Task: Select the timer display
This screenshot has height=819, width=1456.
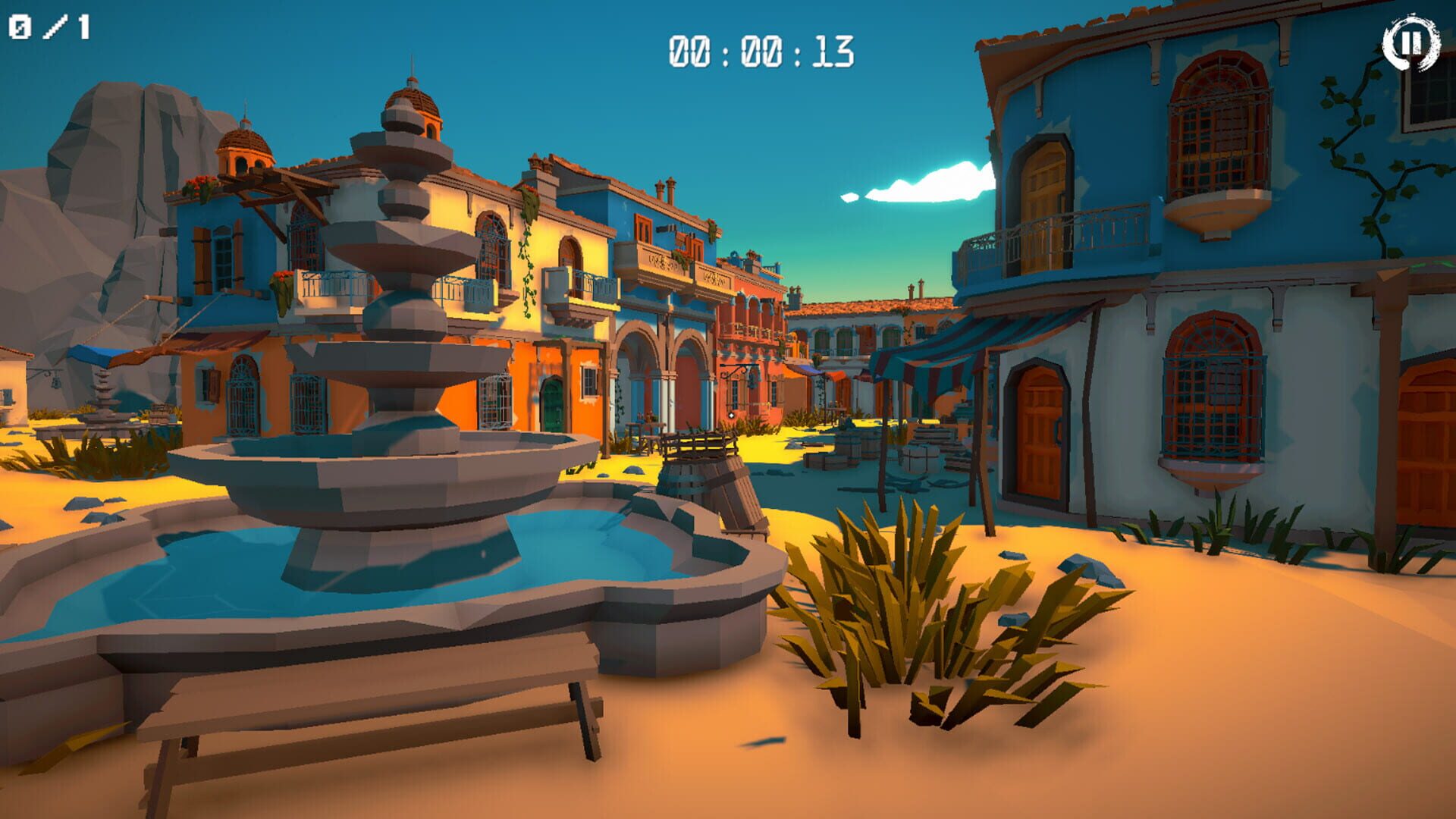Action: click(x=758, y=49)
